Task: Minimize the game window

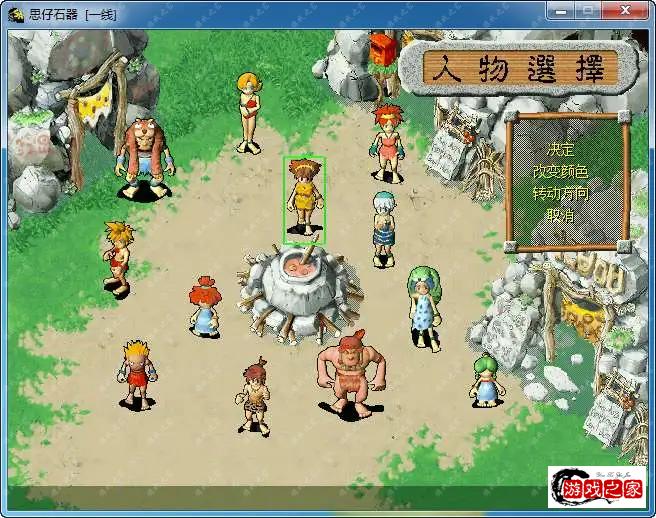Action: 561,11
